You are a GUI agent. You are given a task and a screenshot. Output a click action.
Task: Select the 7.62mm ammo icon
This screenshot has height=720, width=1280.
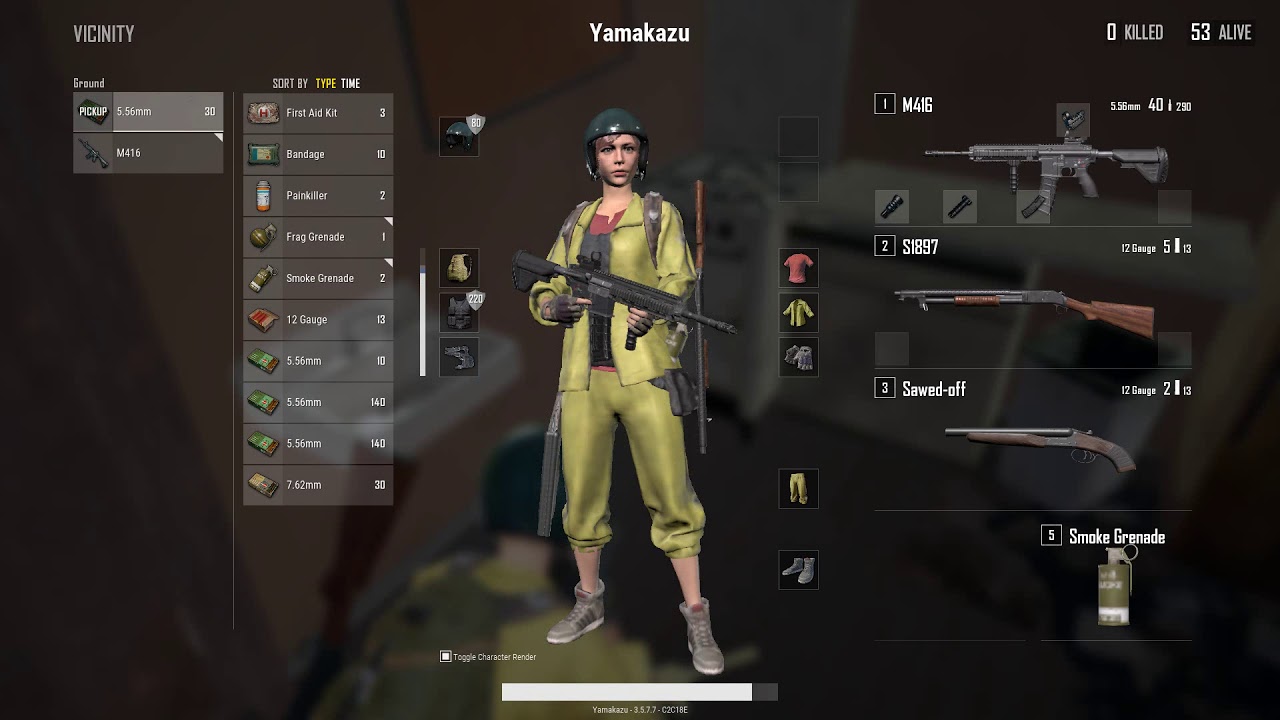(x=262, y=484)
